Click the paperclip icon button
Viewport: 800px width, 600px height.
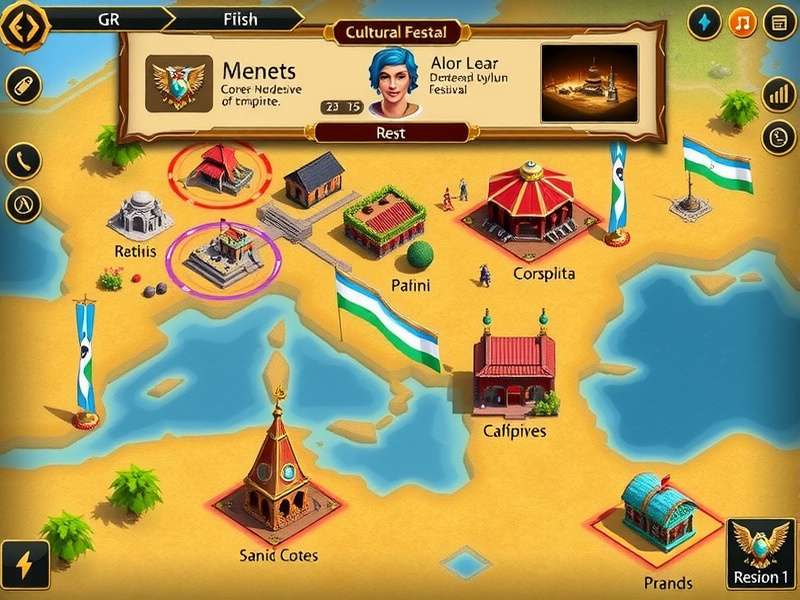(x=22, y=85)
